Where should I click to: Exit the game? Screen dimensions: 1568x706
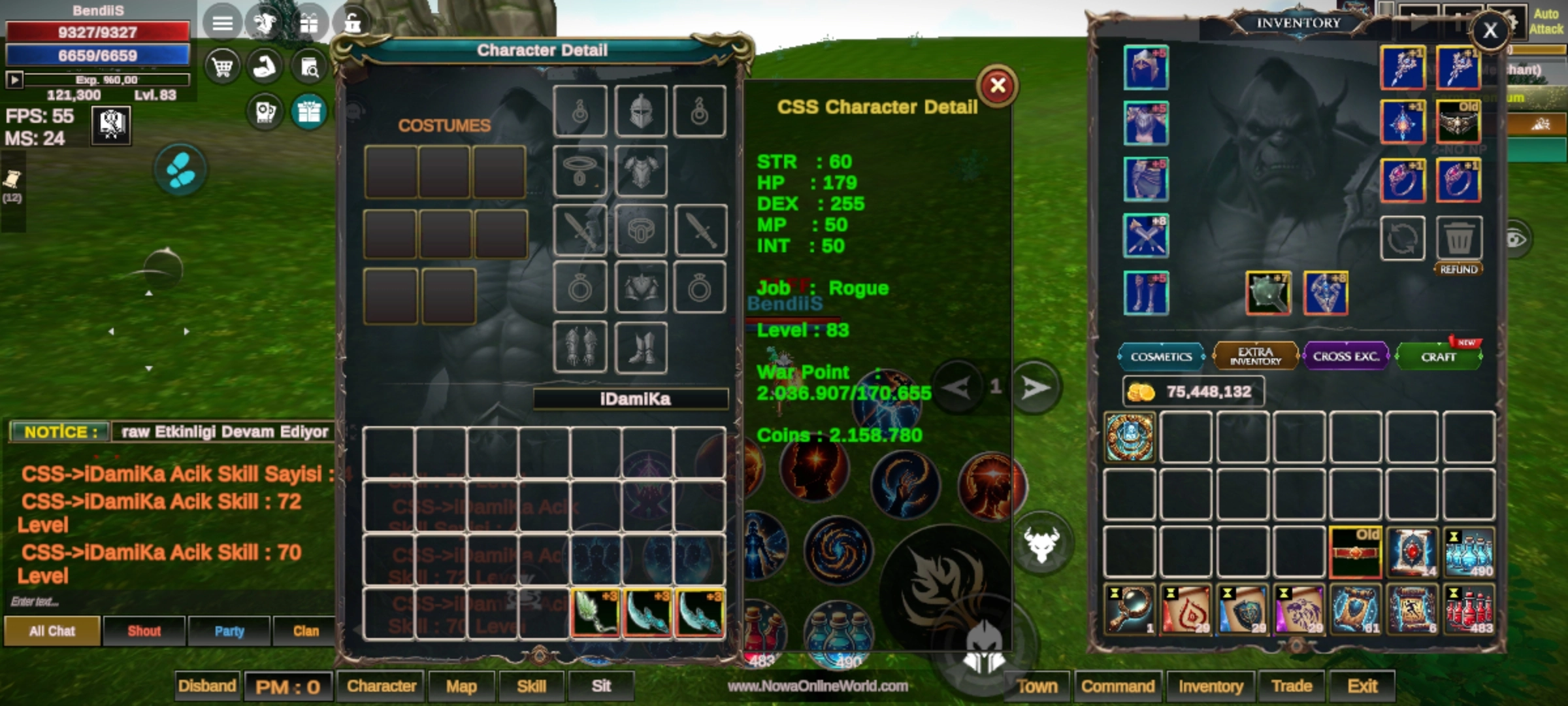1362,686
